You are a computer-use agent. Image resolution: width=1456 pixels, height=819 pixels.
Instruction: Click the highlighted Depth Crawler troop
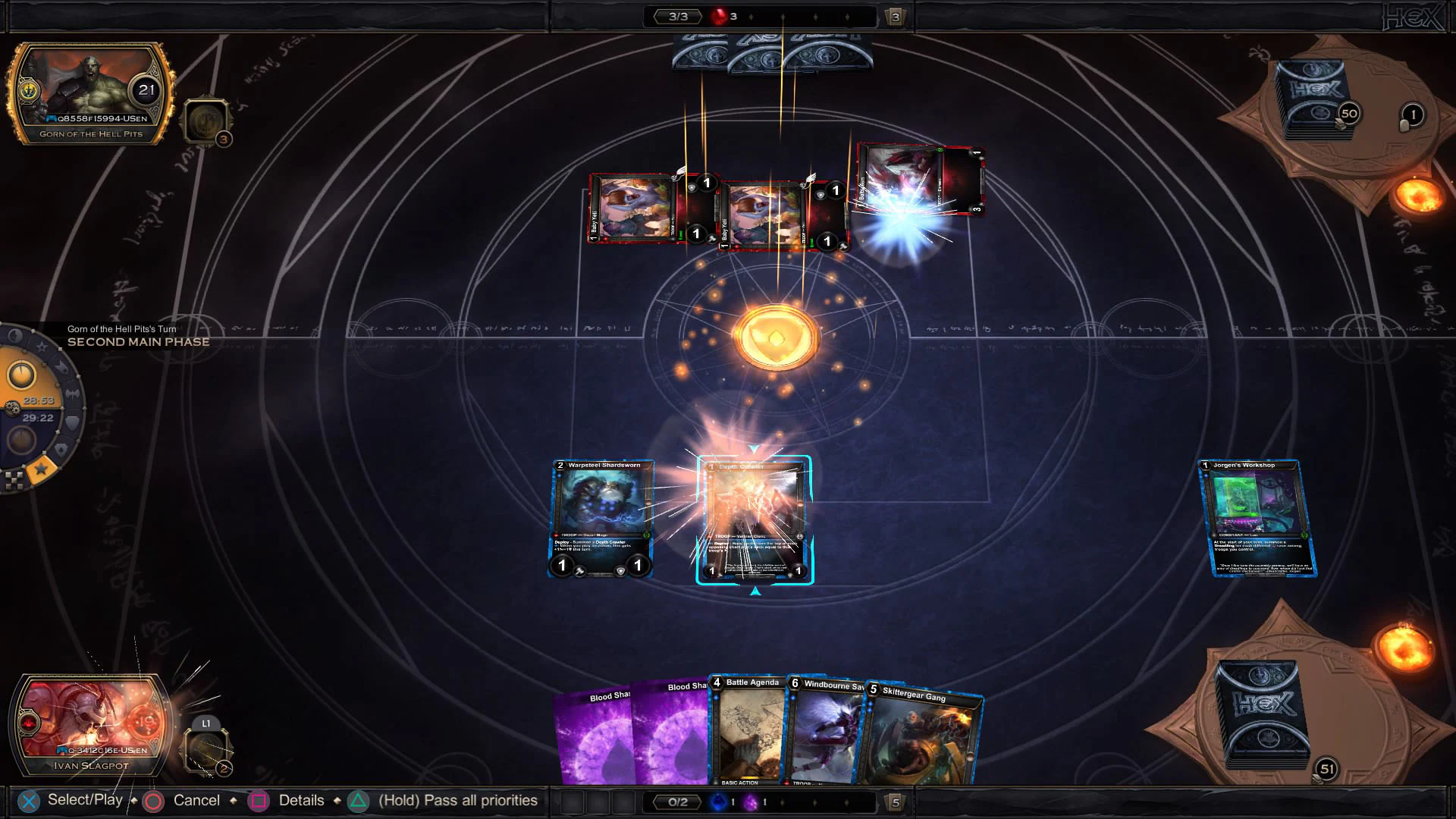(755, 520)
